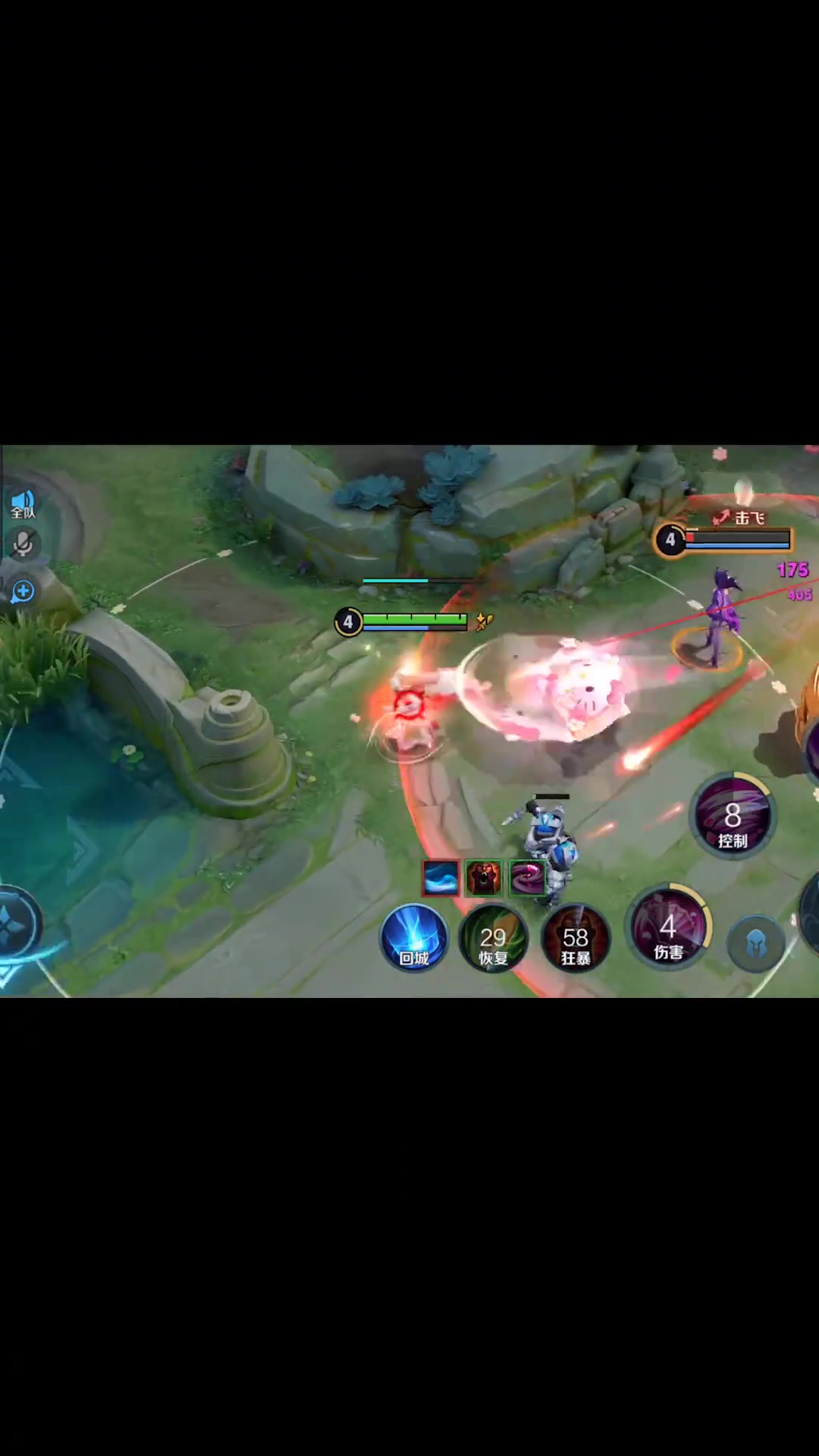Unmute the crossed-out microphone
Viewport: 819px width, 1456px height.
pos(23,544)
